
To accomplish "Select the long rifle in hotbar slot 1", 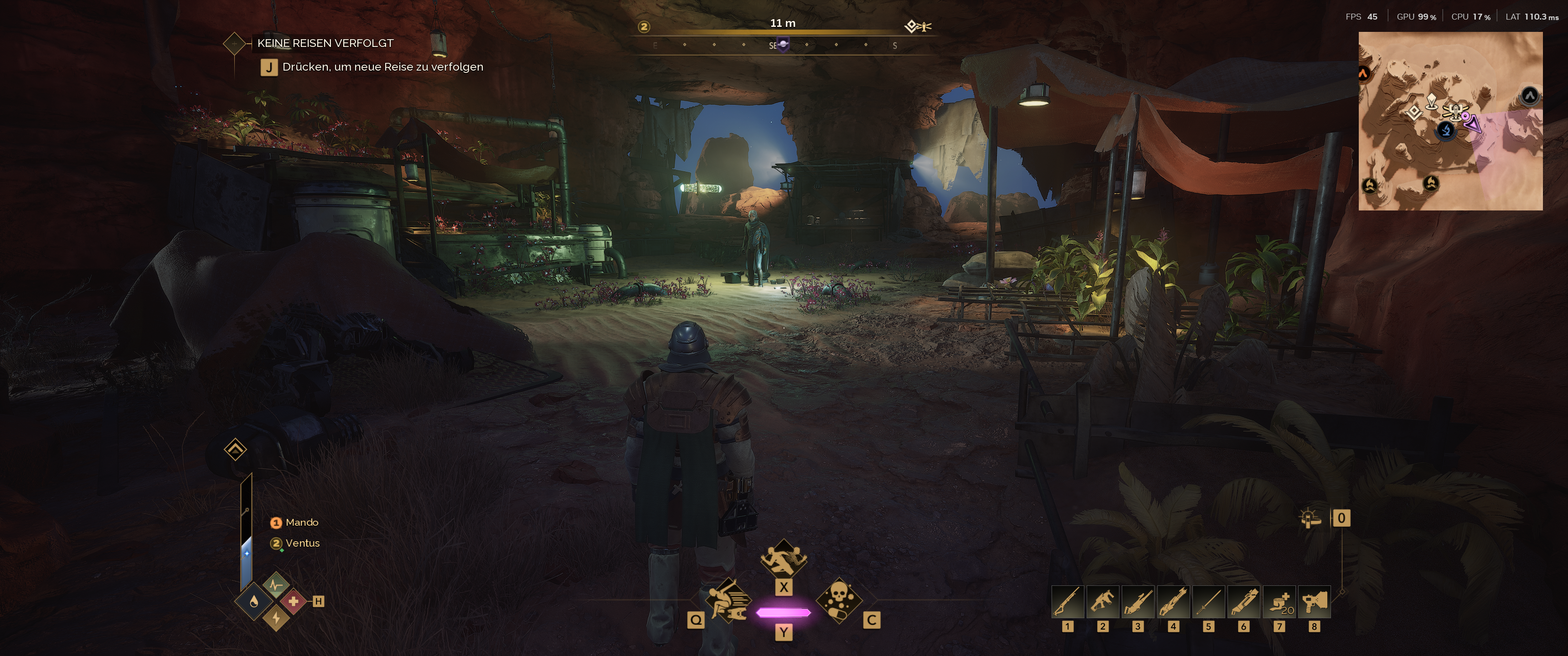I will 1068,602.
